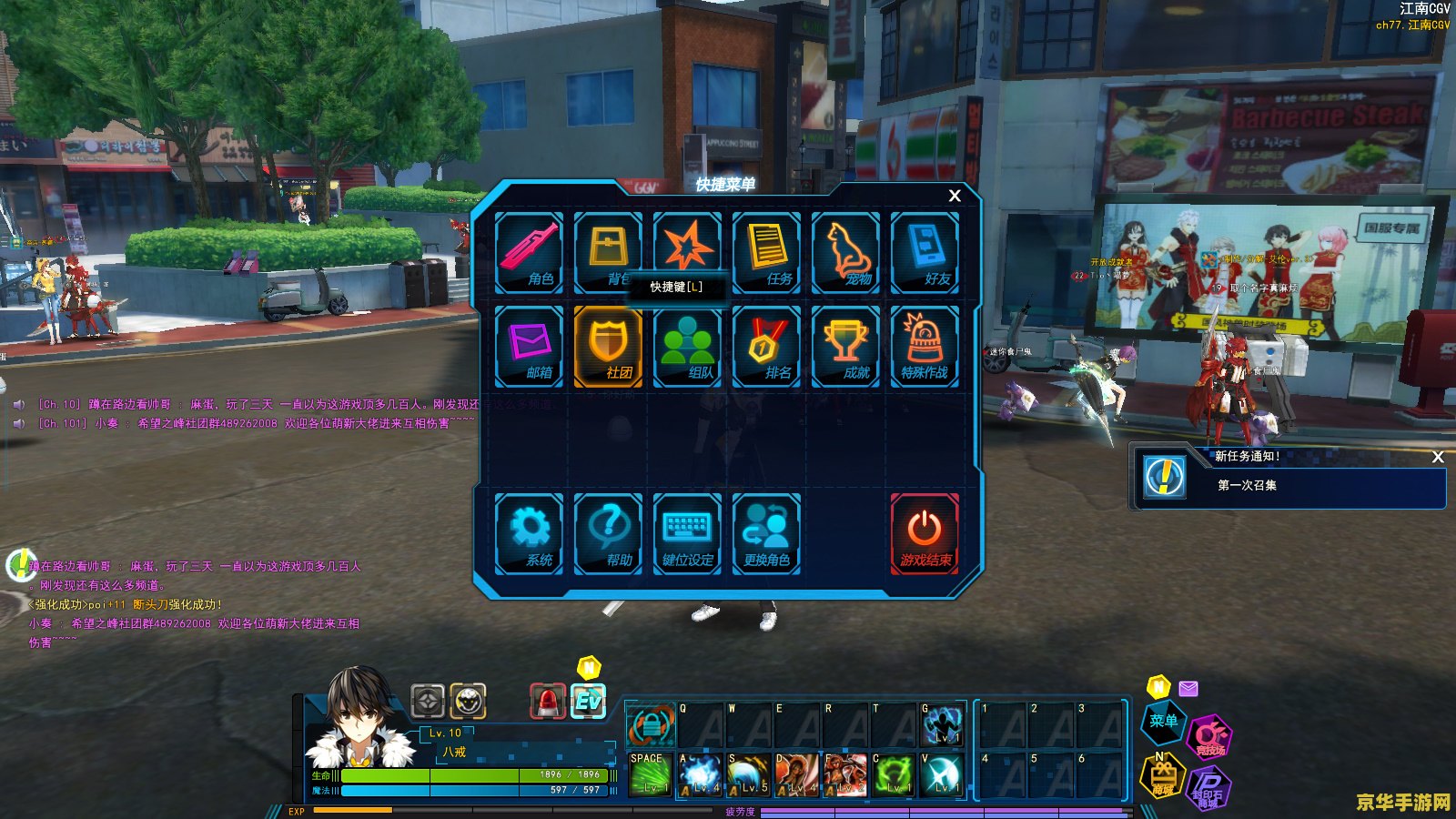Open the 好友 friends list
The width and height of the screenshot is (1456, 819).
[x=925, y=253]
